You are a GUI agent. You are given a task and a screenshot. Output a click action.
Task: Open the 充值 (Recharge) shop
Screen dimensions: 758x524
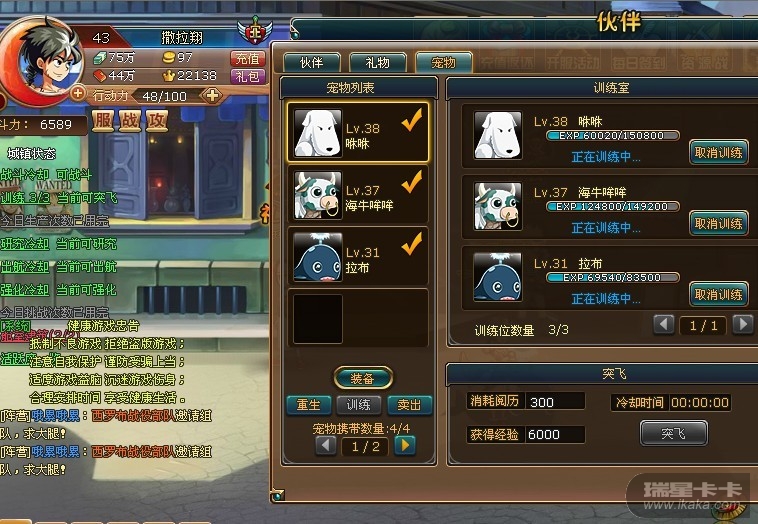tap(247, 58)
